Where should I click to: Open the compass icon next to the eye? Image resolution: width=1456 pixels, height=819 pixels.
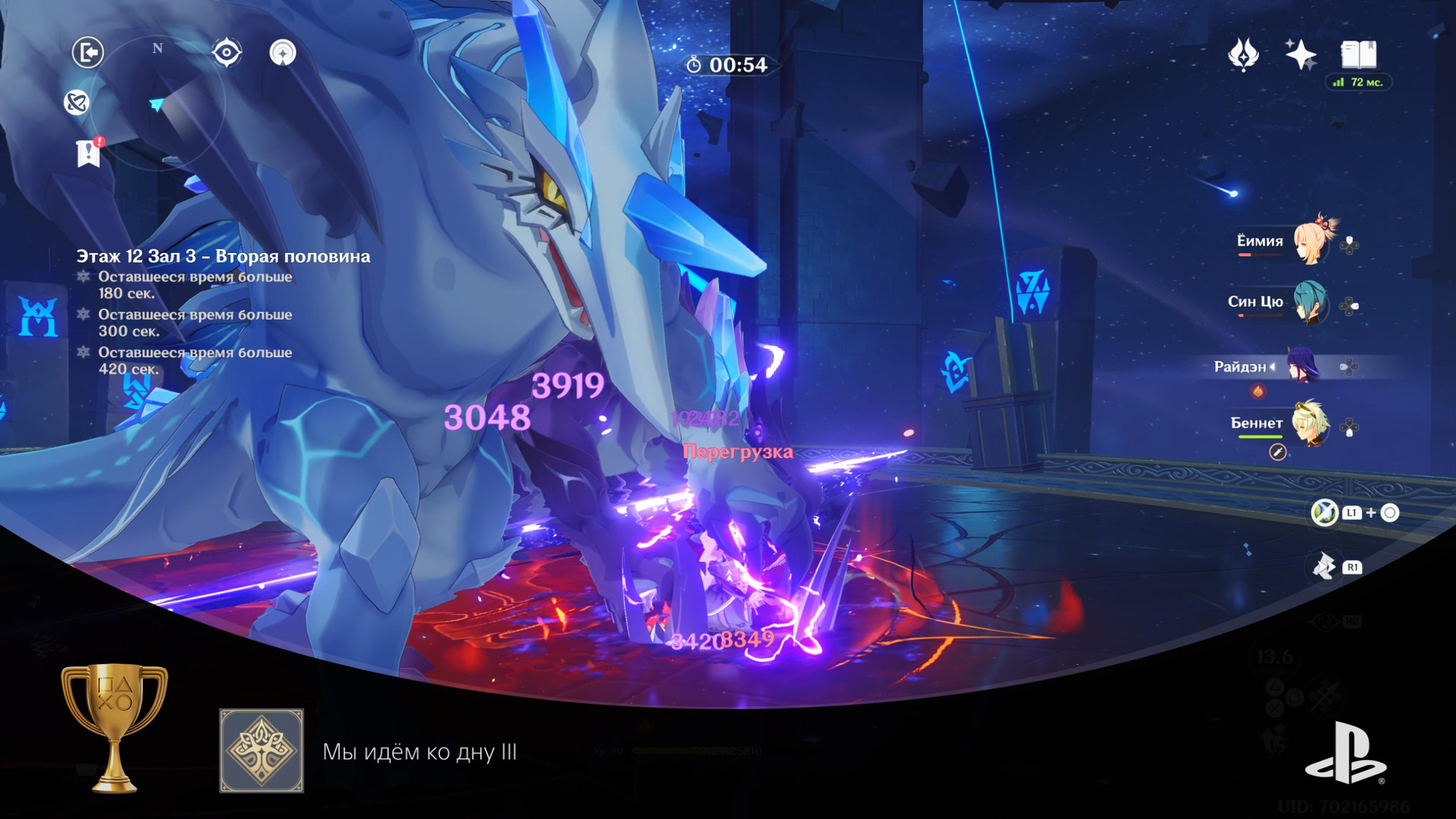point(282,53)
